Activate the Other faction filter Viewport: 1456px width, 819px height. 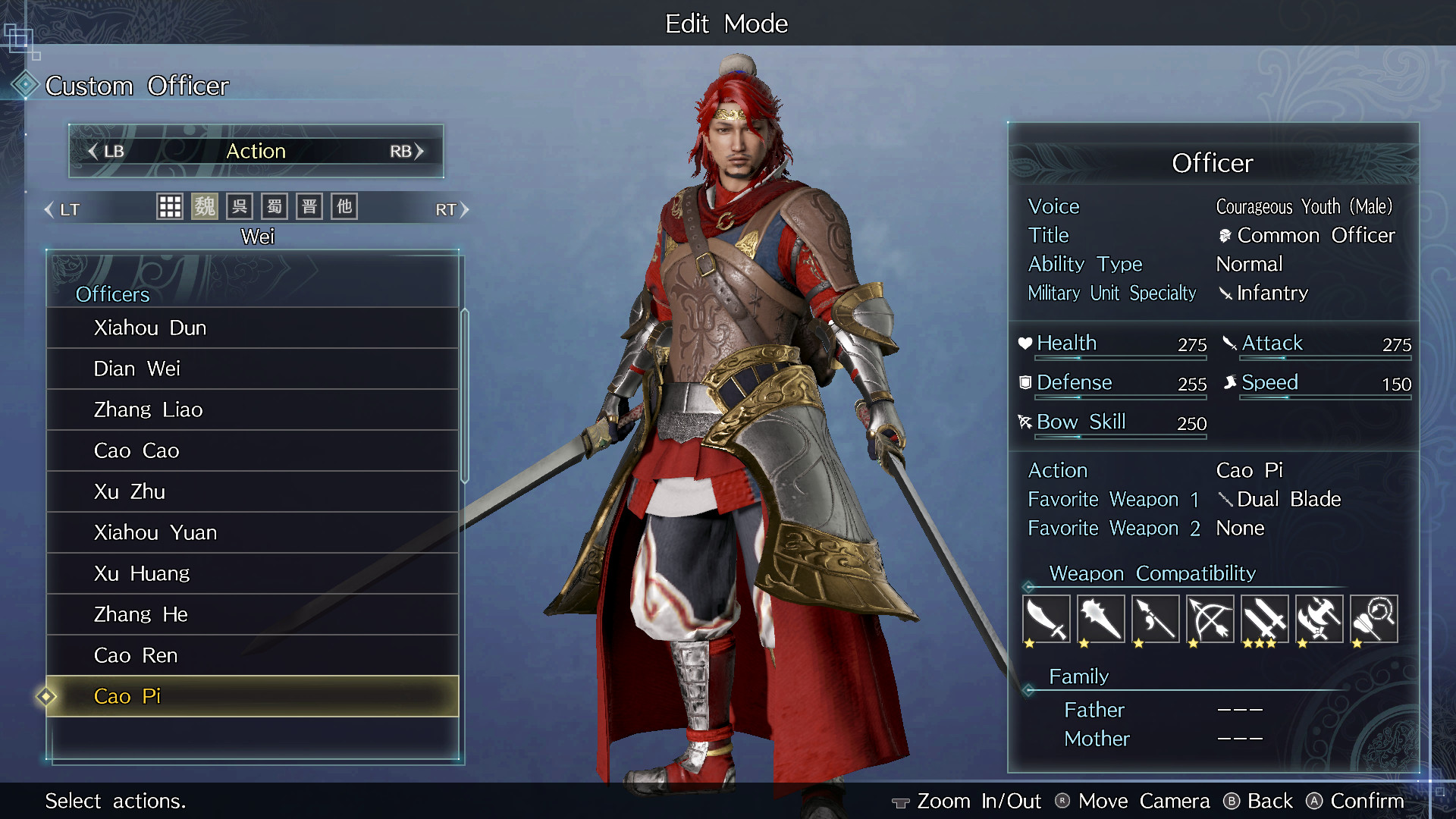(344, 206)
